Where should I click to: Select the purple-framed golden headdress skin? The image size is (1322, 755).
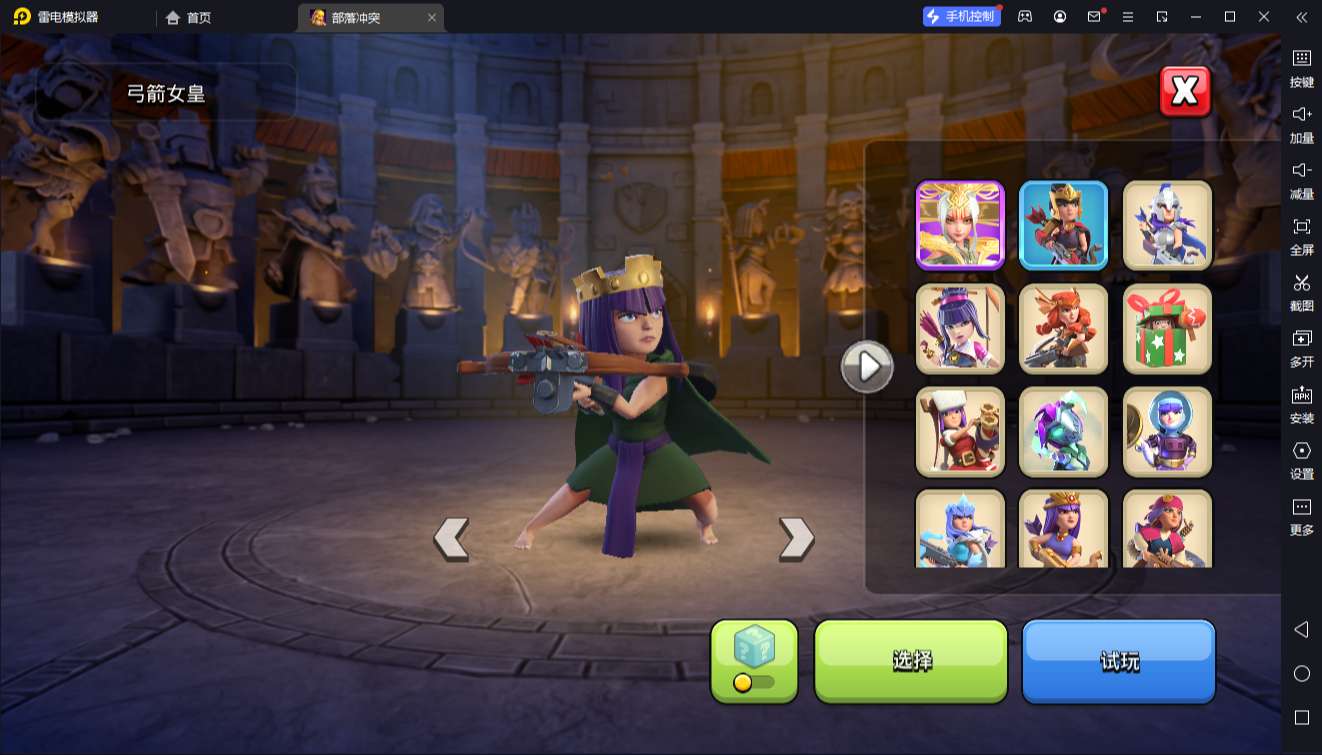point(960,226)
